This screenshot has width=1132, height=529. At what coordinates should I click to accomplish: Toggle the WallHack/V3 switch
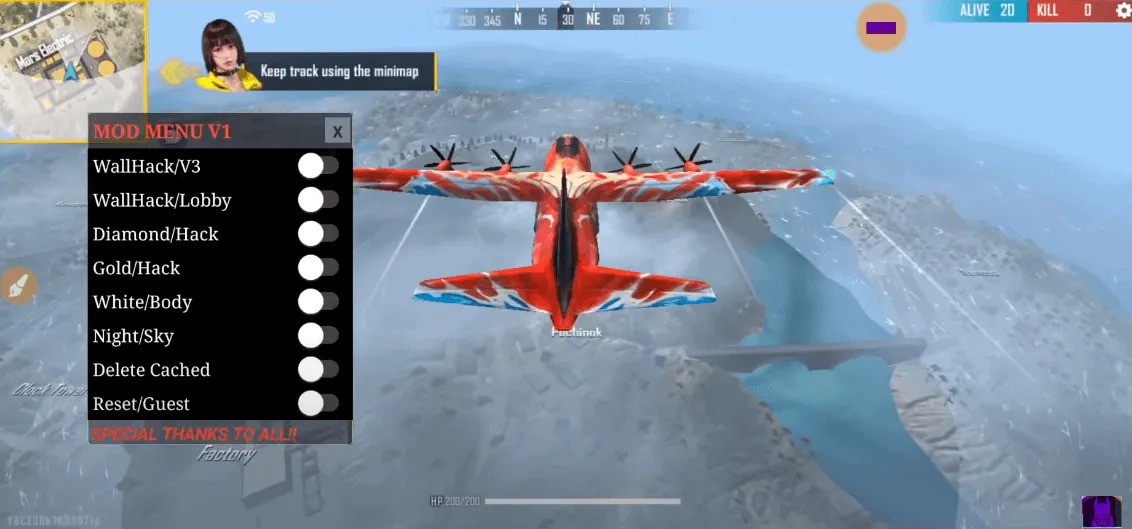[x=318, y=166]
